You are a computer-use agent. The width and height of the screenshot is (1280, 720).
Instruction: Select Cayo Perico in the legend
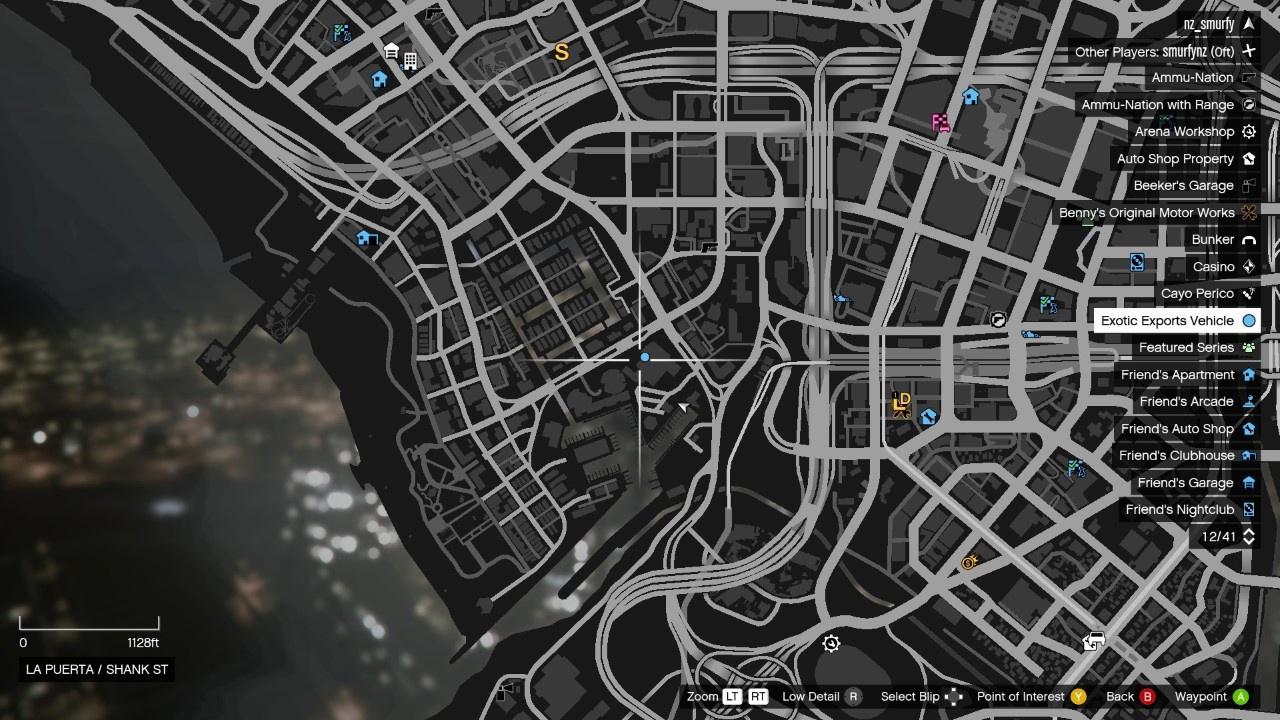tap(1197, 294)
